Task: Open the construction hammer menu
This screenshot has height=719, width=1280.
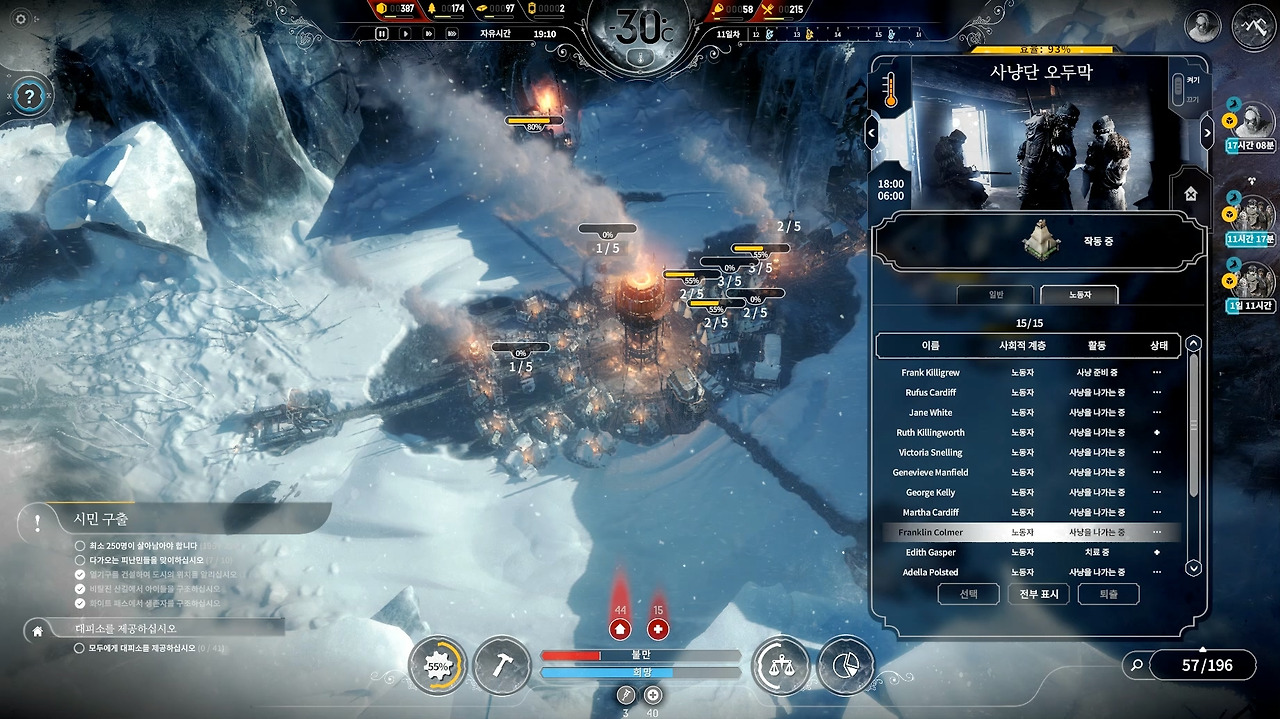Action: pos(501,665)
